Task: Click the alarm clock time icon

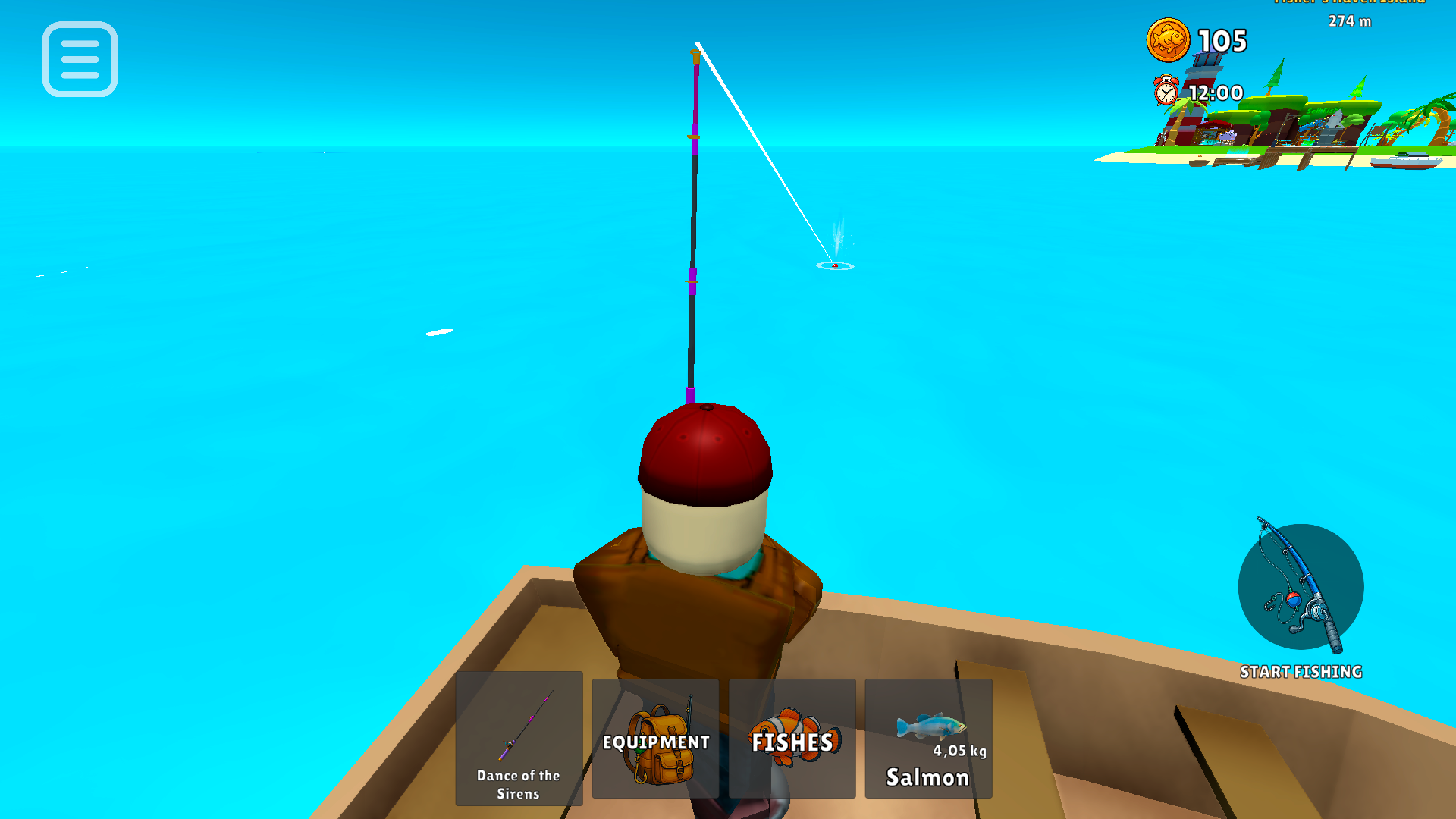Action: coord(1166,93)
